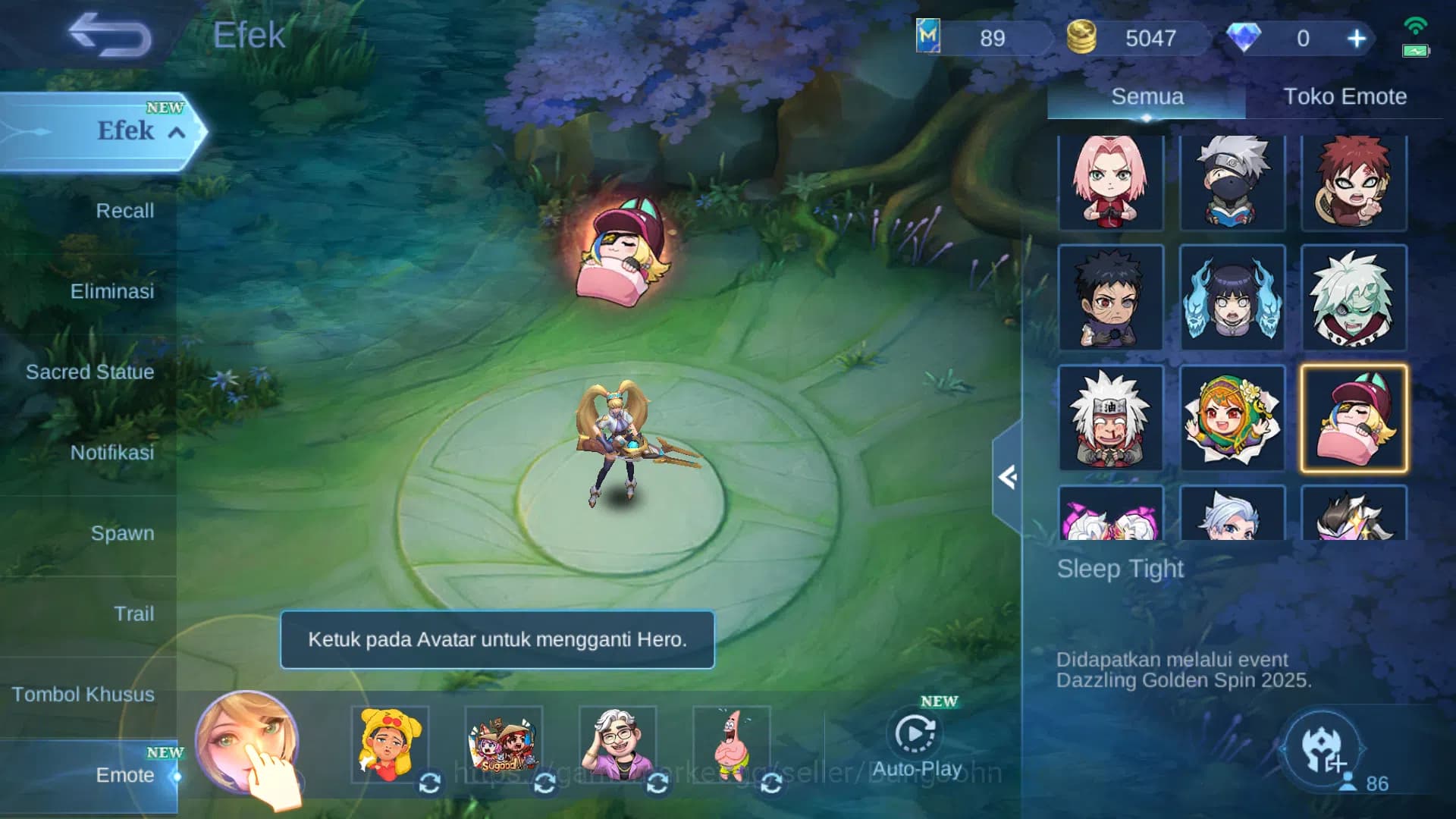Switch to the Toko Emote tab

coord(1343,97)
